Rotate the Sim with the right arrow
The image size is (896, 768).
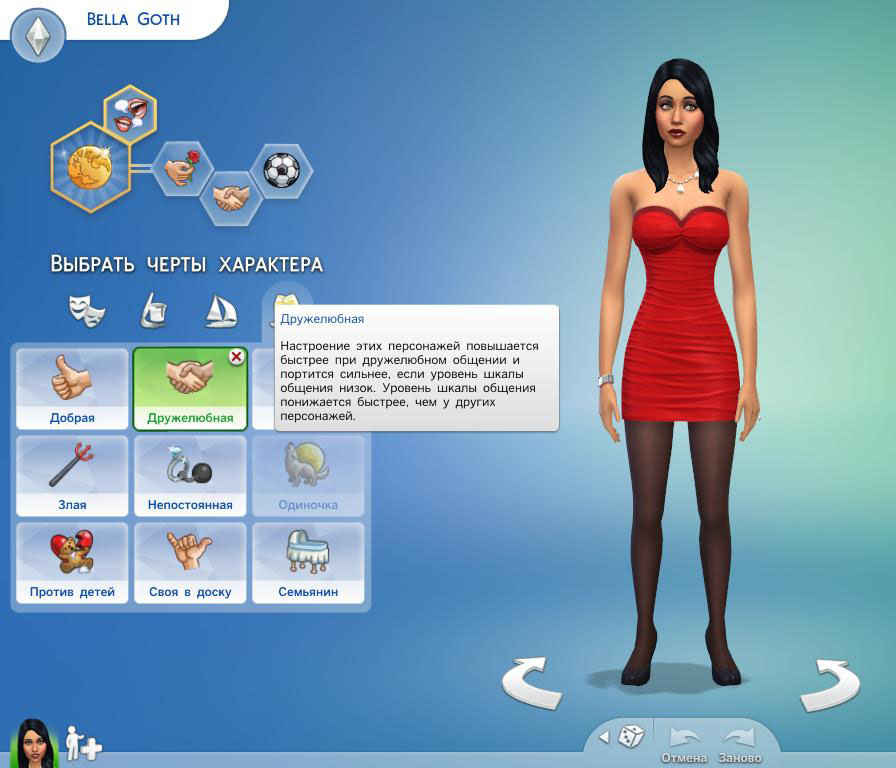[830, 684]
